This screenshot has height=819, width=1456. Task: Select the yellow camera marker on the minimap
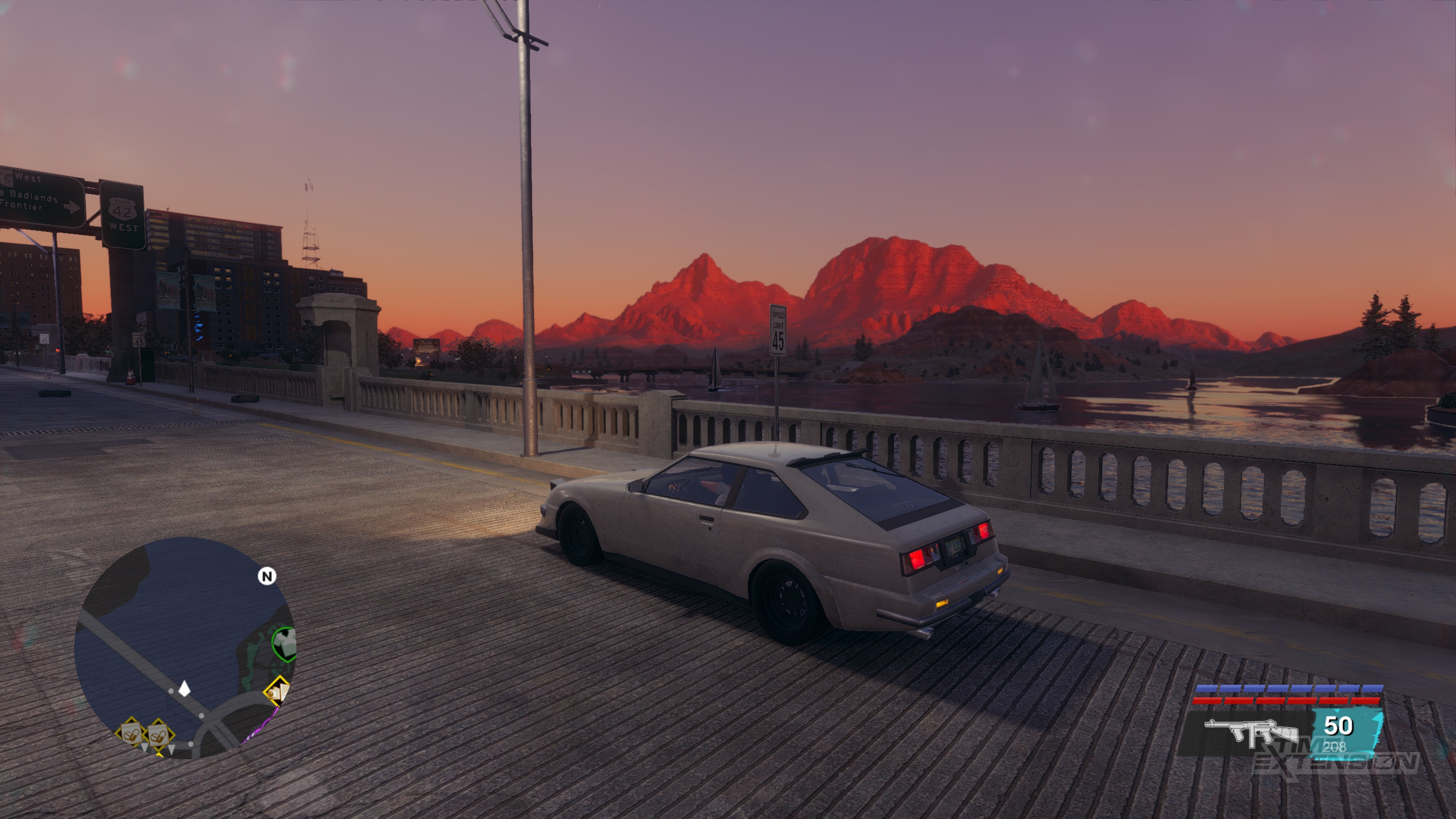pos(276,691)
